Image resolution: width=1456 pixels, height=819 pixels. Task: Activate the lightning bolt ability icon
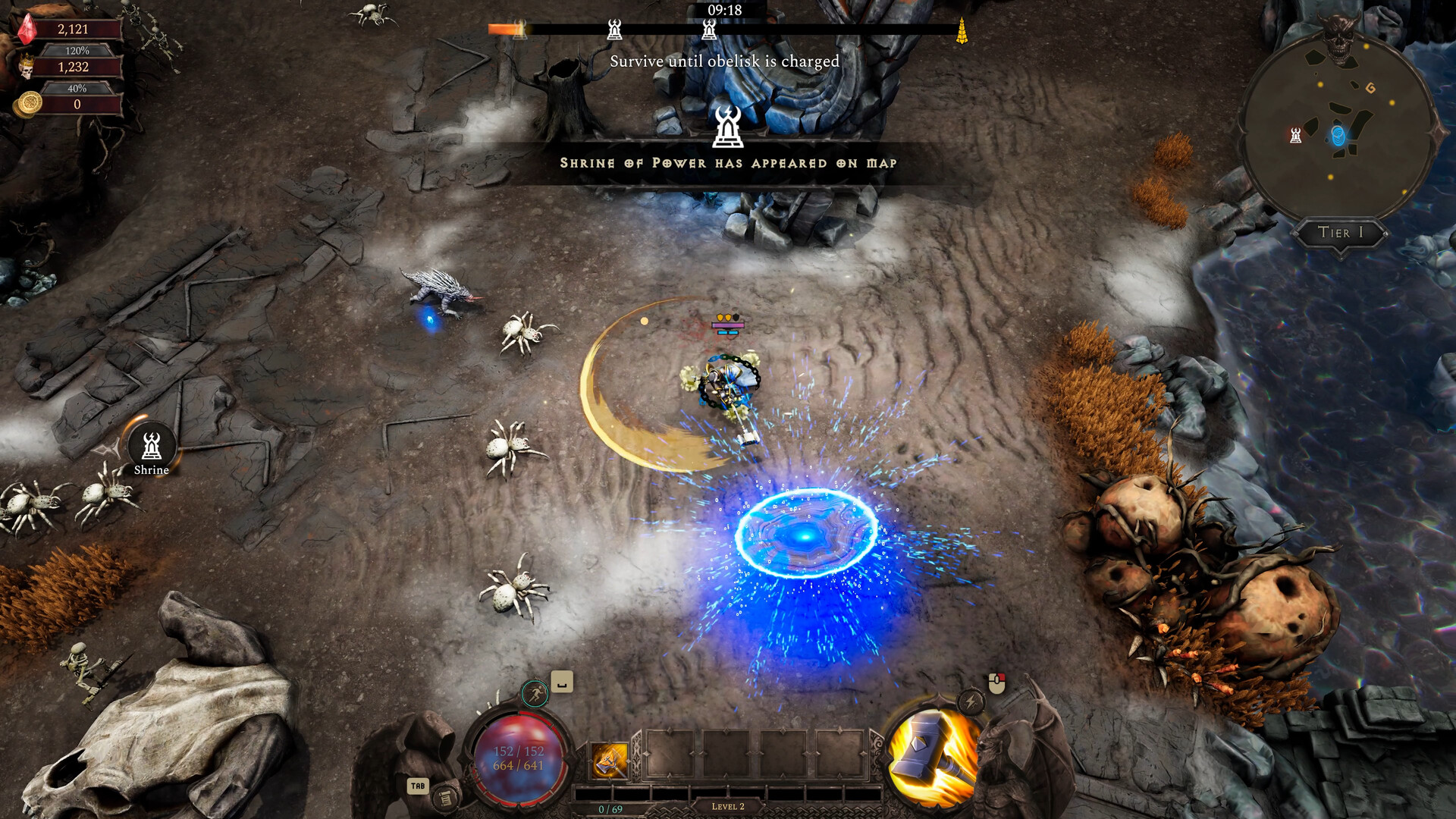(x=971, y=701)
